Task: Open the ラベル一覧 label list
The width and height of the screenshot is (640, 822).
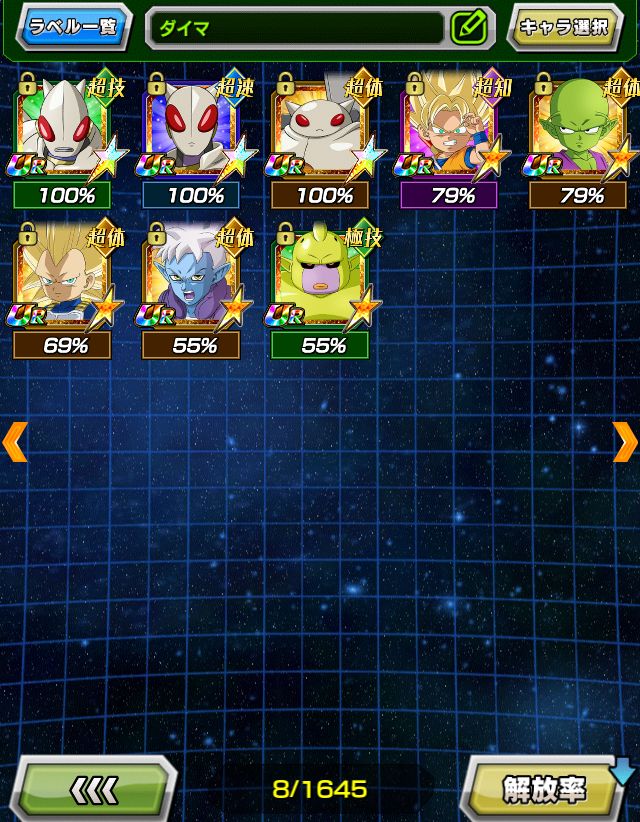Action: tap(75, 27)
